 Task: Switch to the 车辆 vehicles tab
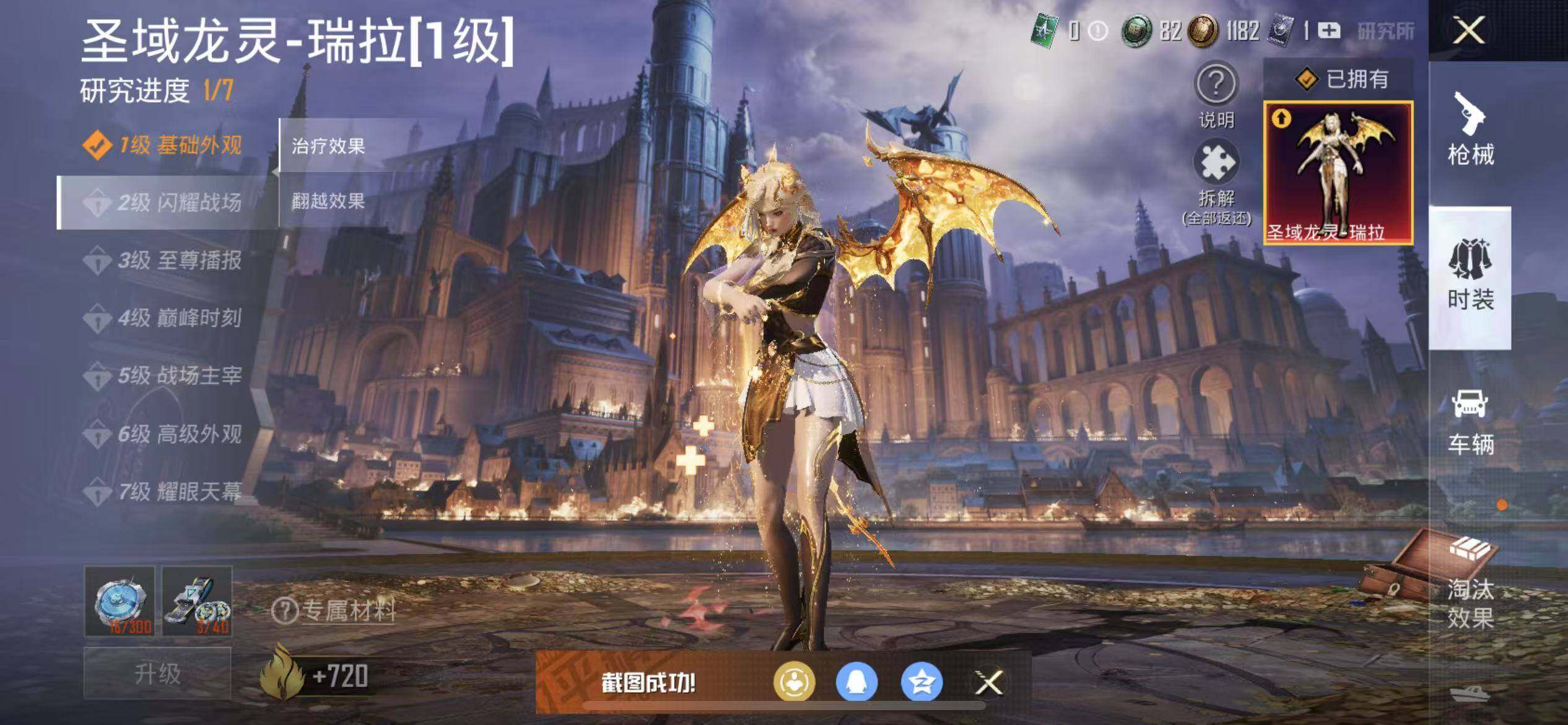1470,421
